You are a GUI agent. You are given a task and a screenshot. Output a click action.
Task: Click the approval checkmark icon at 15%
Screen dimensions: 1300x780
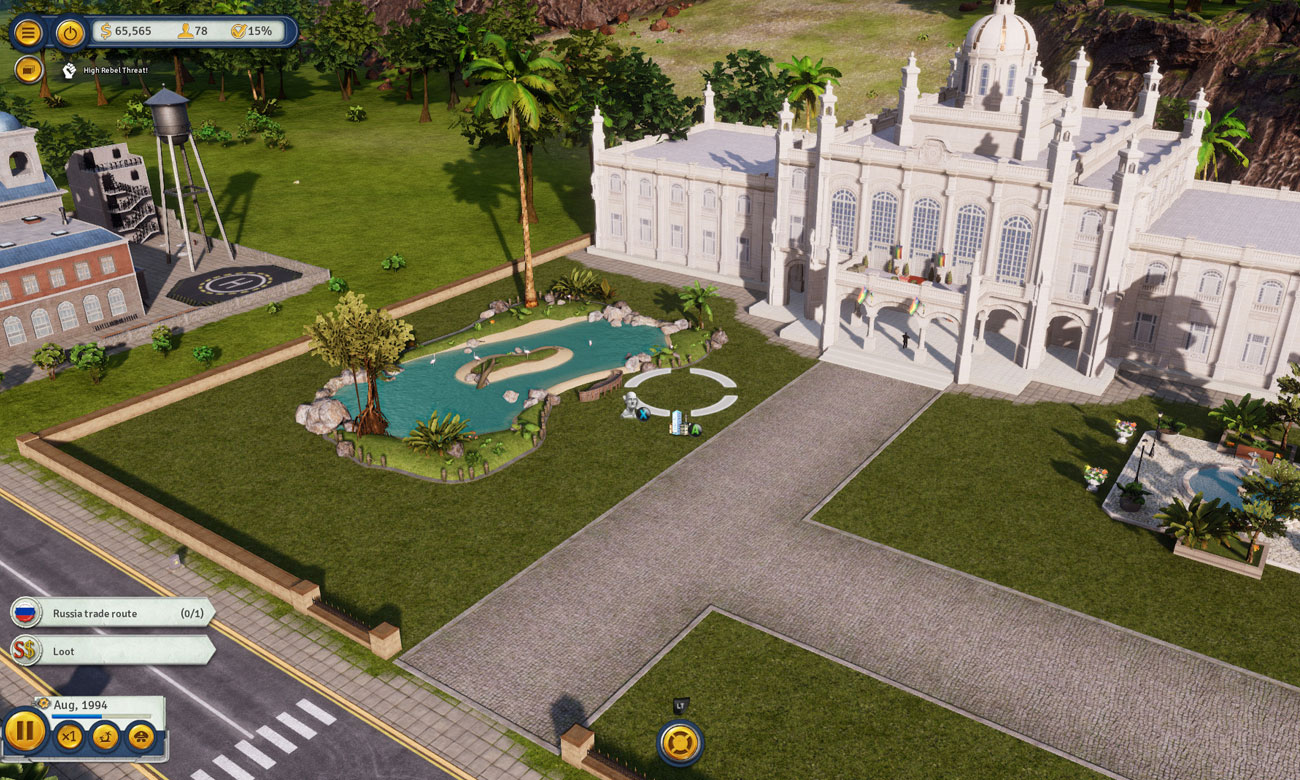(x=238, y=31)
